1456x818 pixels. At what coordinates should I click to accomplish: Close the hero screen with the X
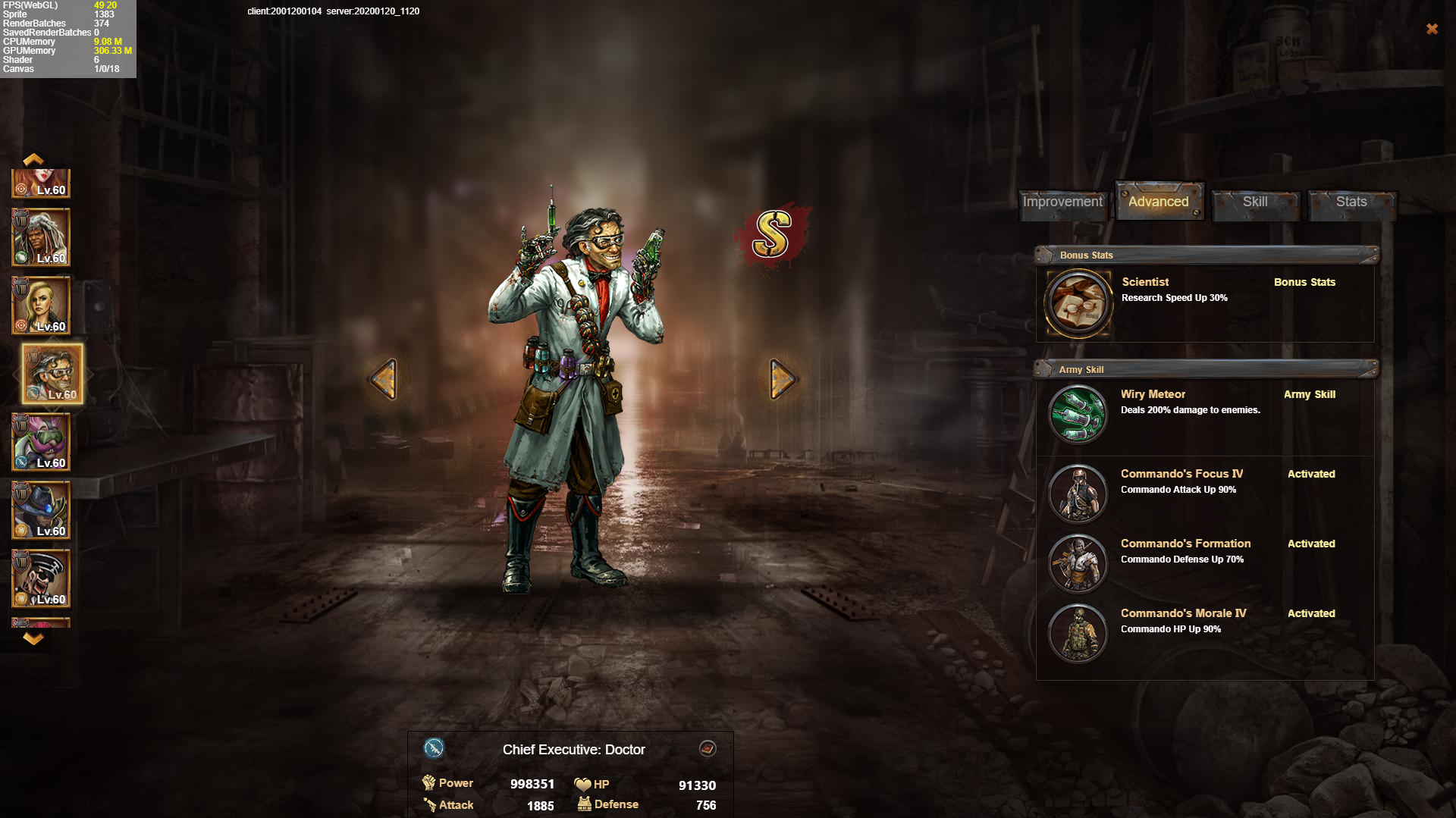(x=1432, y=29)
